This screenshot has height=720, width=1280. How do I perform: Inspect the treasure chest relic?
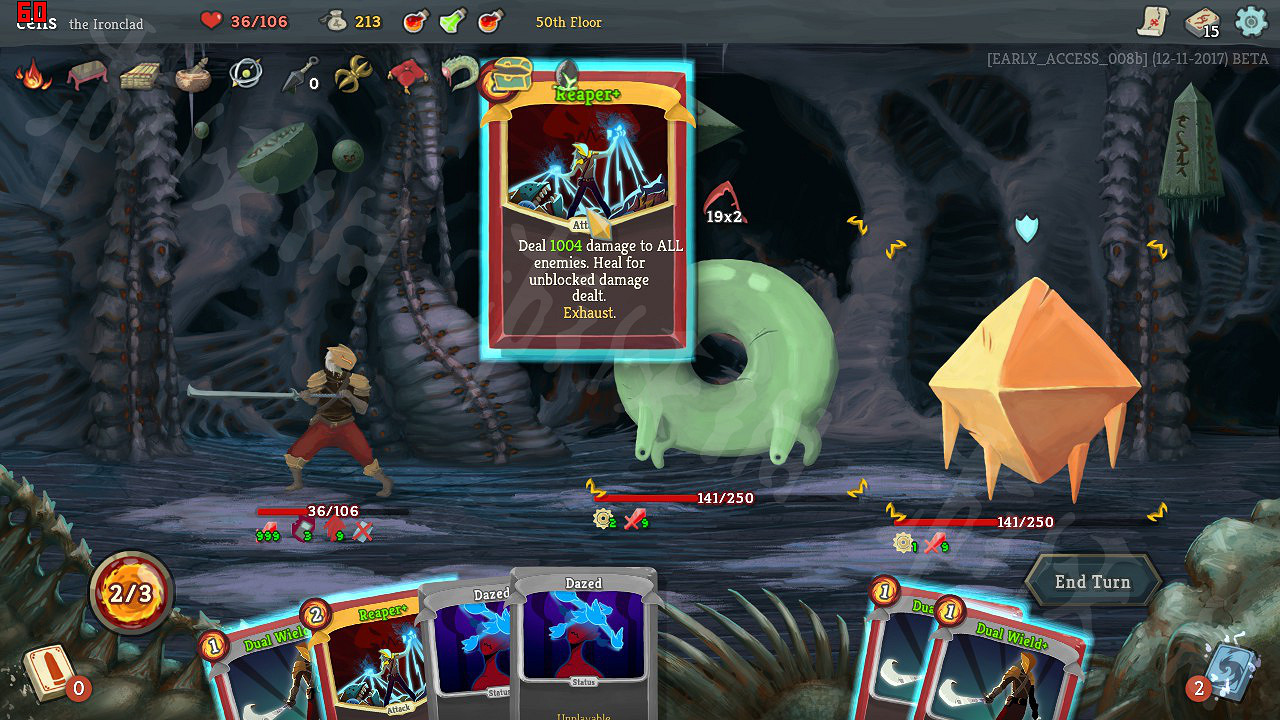[510, 76]
